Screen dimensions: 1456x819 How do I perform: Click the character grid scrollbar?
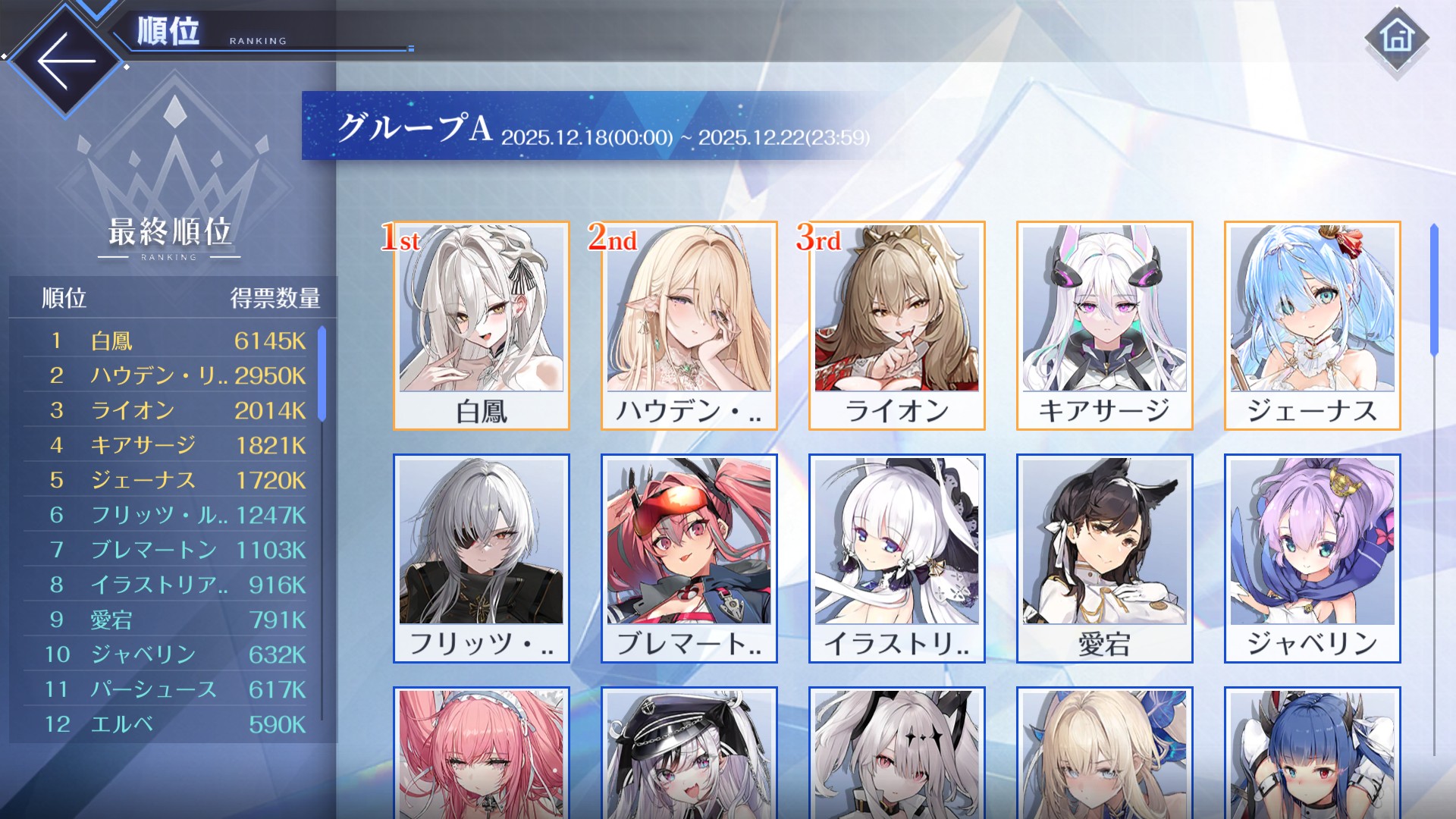pos(1434,290)
